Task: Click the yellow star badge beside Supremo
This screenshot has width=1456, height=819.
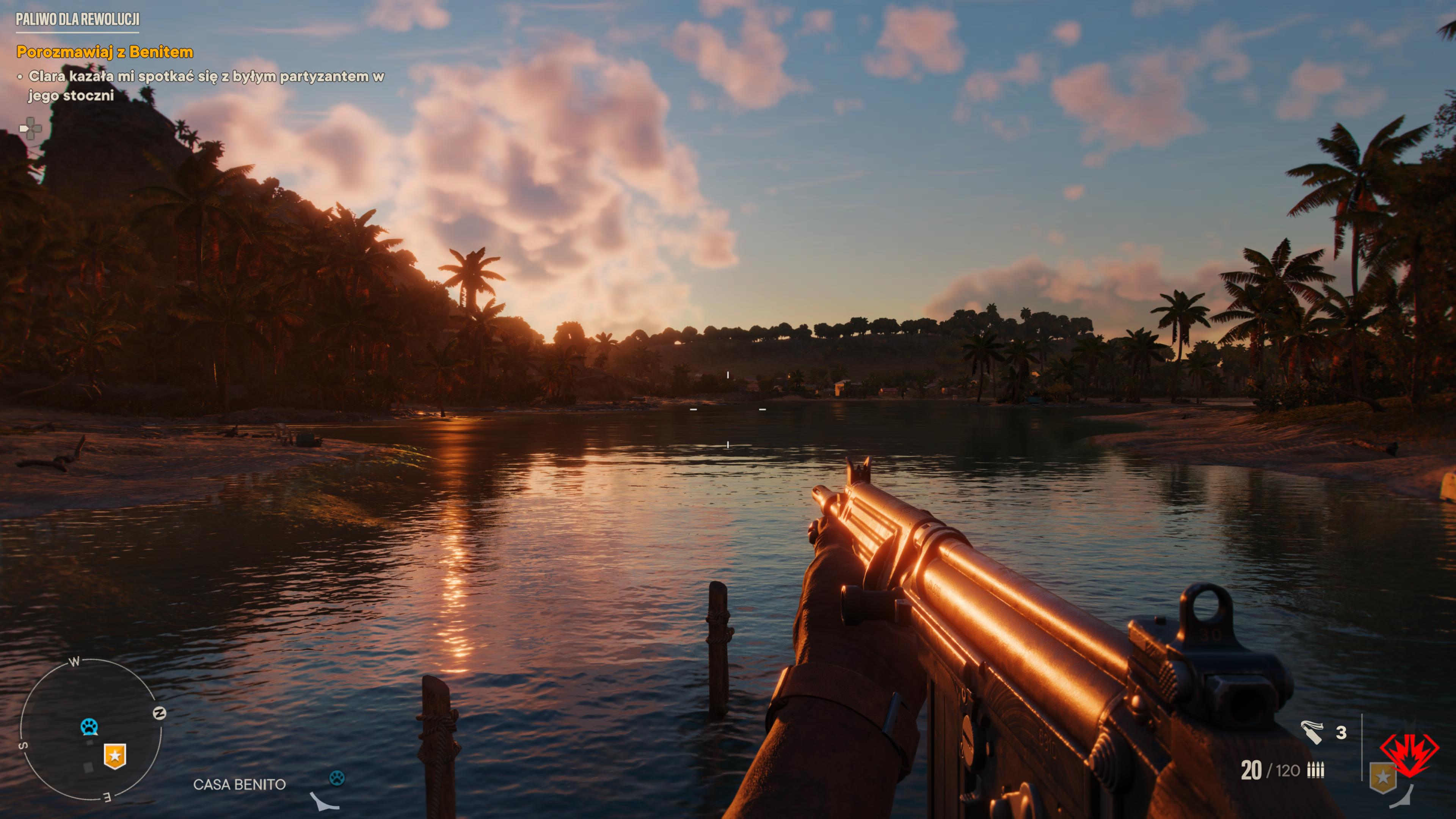Action: pos(1382,778)
